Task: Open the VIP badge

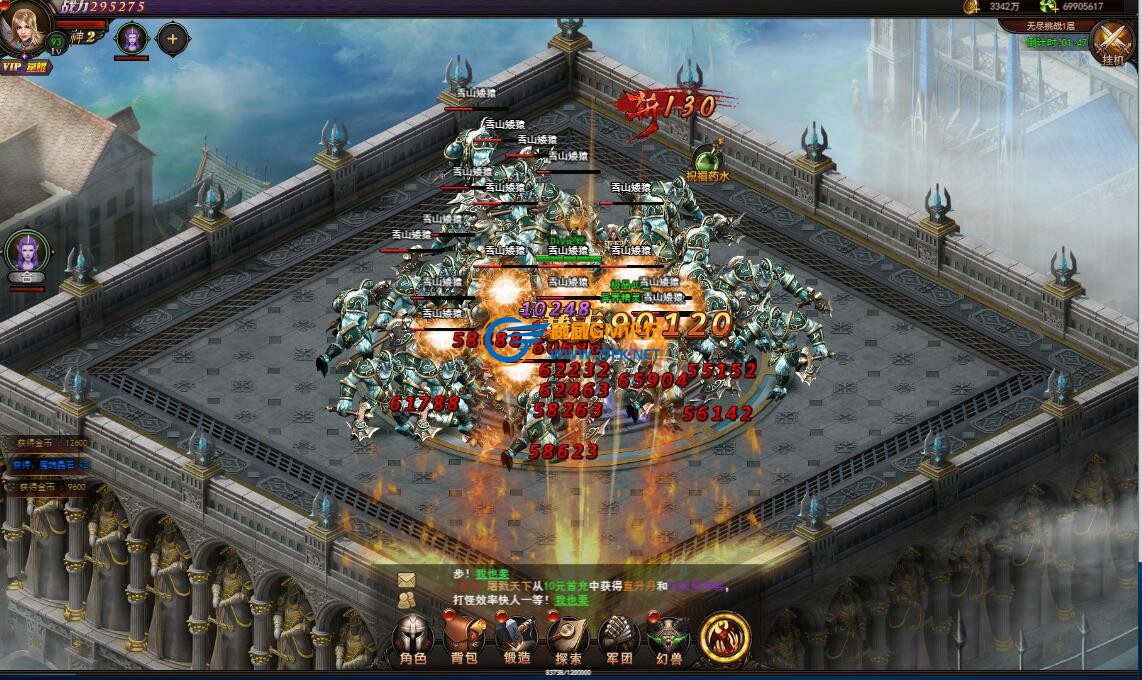Action: (12, 66)
